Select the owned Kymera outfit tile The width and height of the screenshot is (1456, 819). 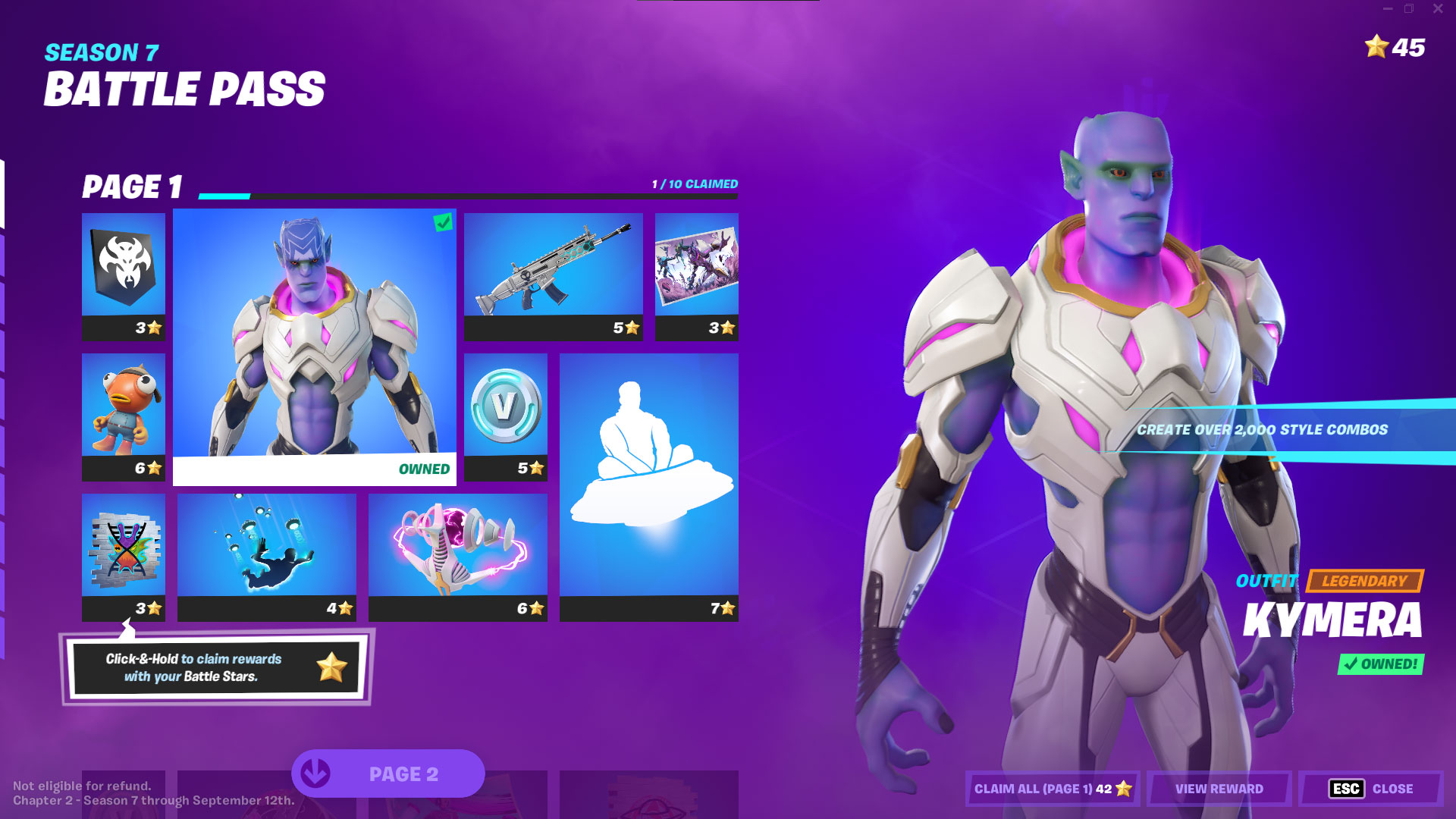click(x=314, y=347)
